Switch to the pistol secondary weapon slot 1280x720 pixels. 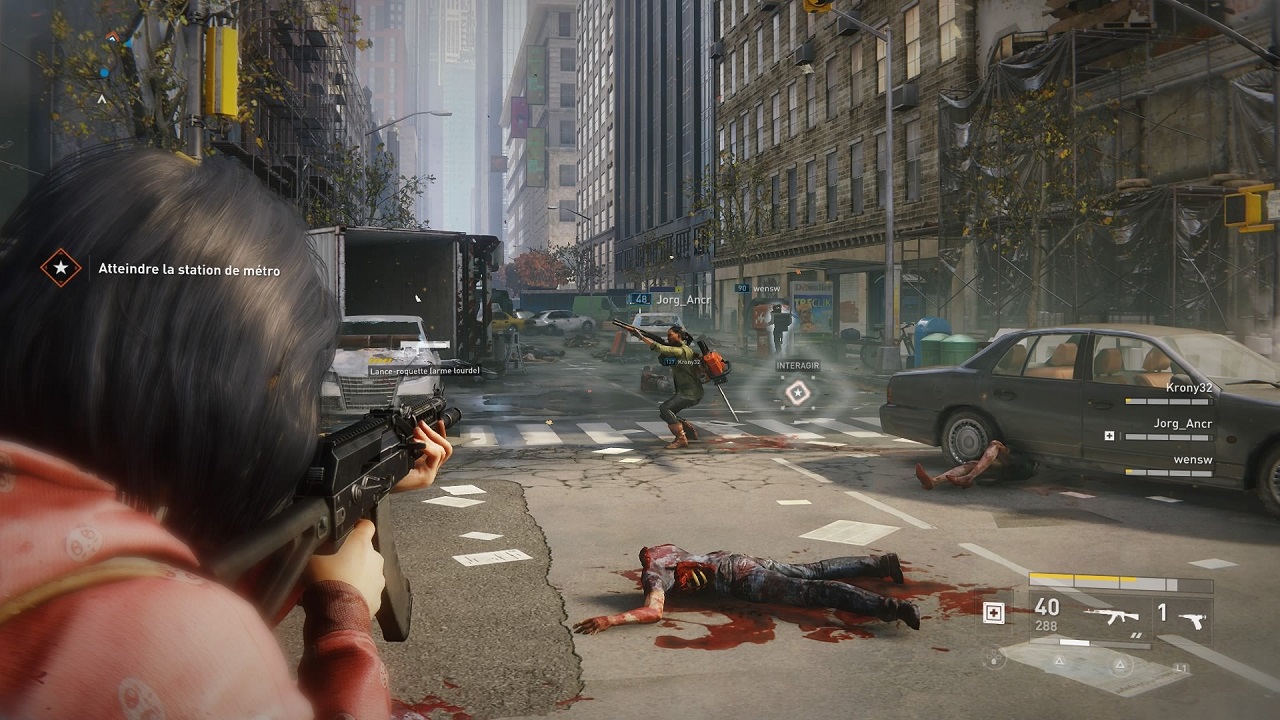[x=1192, y=618]
